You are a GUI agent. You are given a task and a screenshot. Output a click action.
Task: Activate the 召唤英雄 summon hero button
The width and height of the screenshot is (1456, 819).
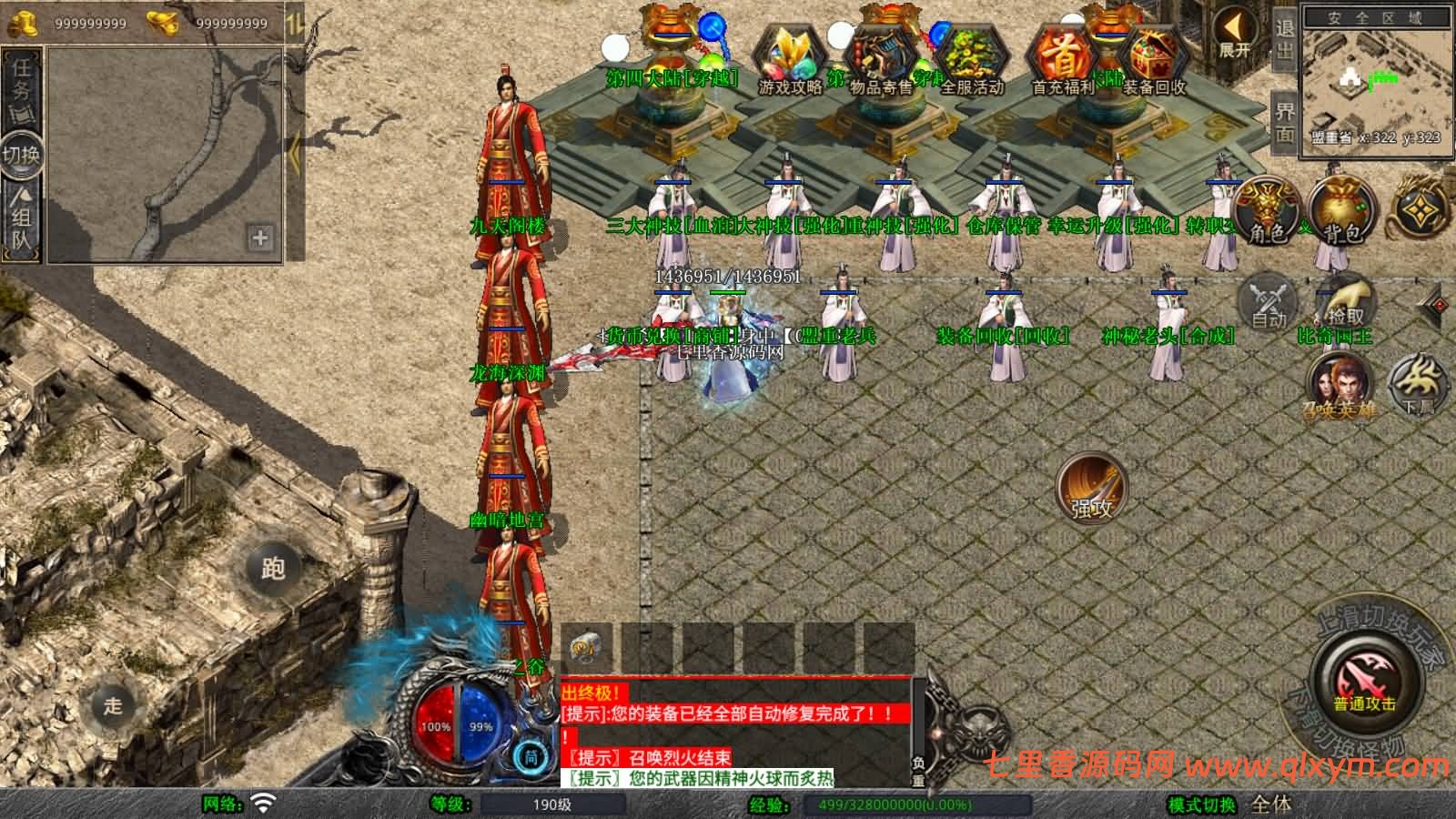tap(1340, 387)
